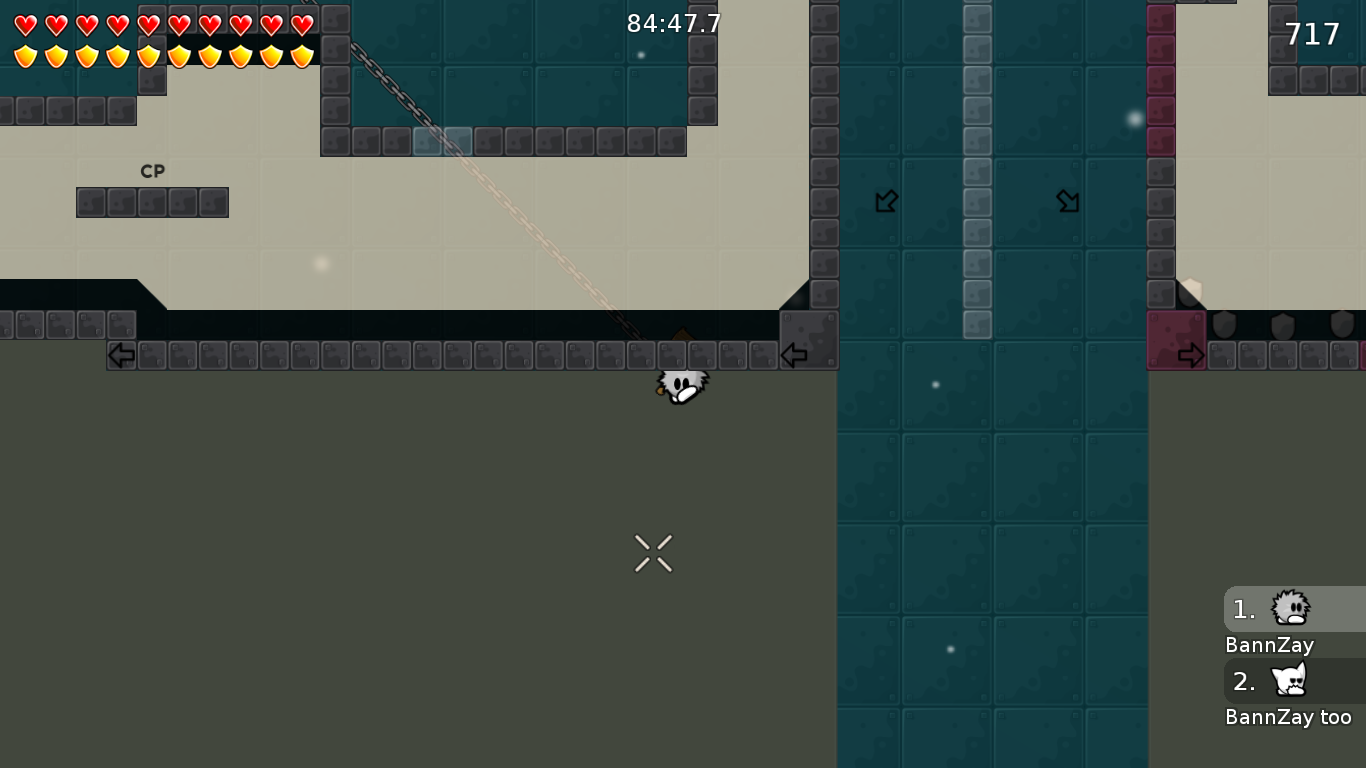The width and height of the screenshot is (1366, 768).
Task: Click the white cat tee avatar ranked second
Action: [1290, 680]
